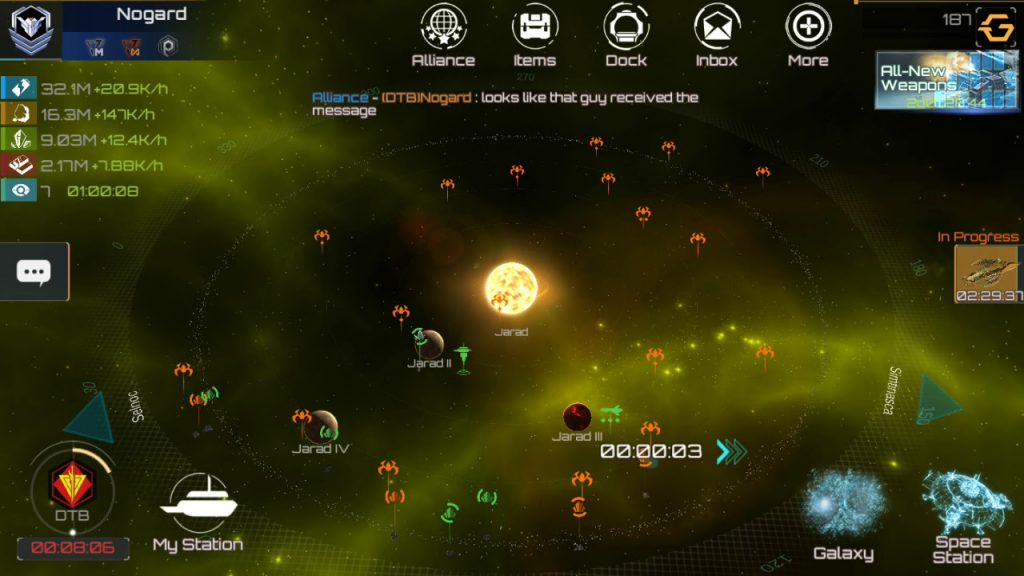Speed up the 00:00:03 timer

click(731, 452)
